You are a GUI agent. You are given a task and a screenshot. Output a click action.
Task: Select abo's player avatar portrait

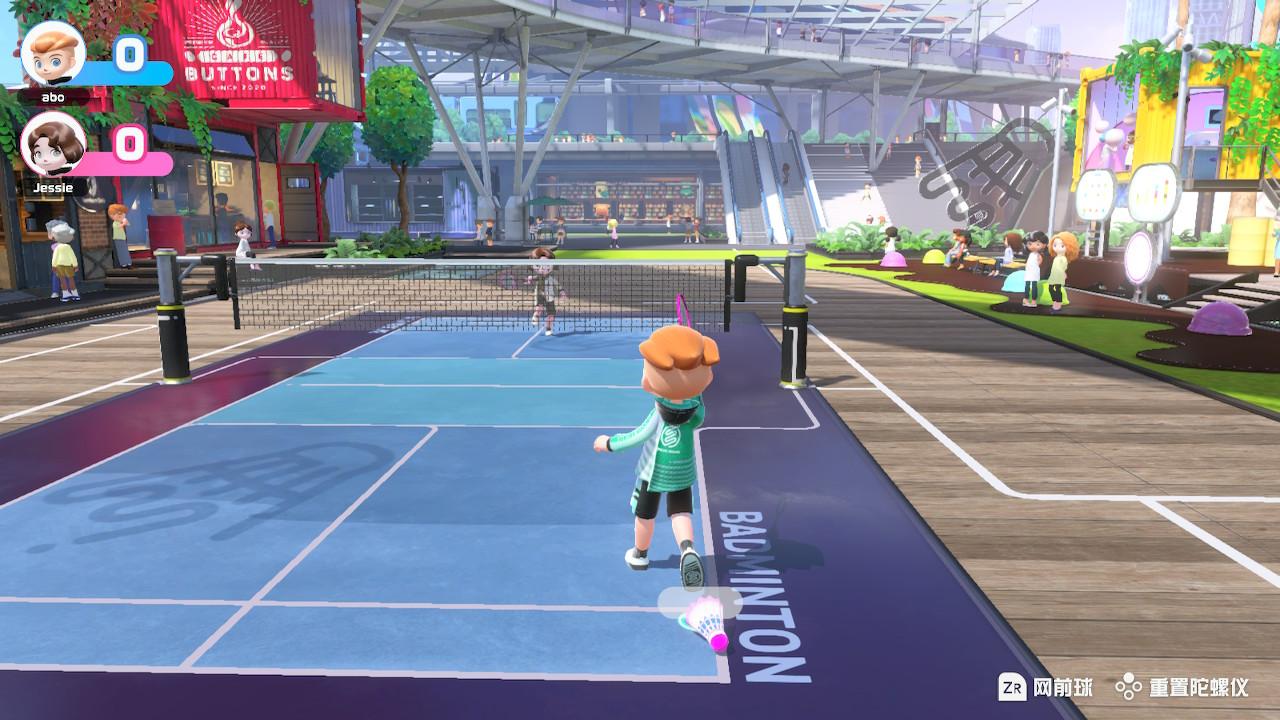tap(52, 54)
